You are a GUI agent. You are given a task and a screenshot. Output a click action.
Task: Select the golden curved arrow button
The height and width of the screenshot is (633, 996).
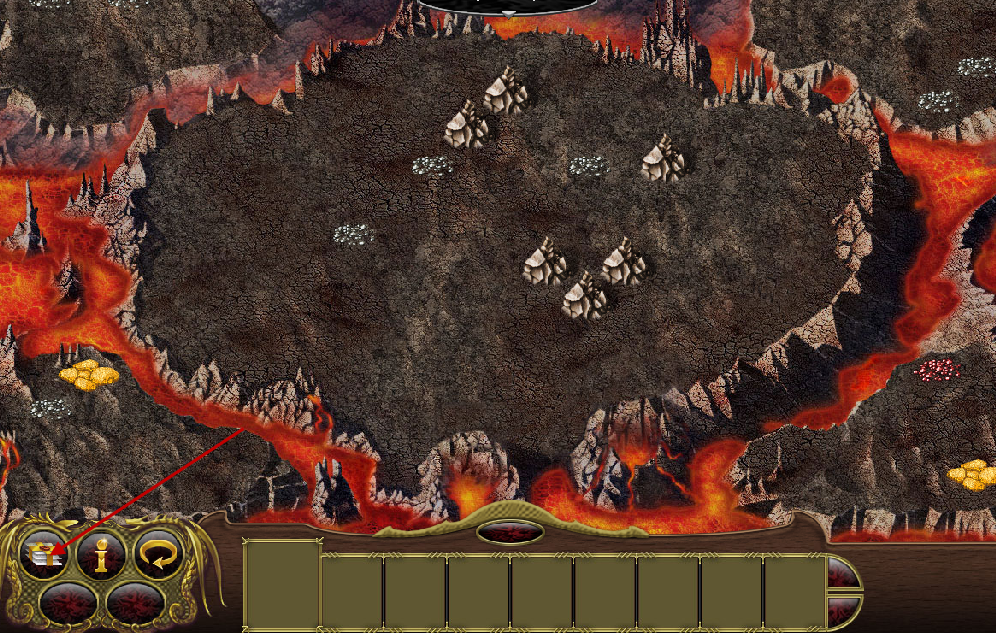158,552
